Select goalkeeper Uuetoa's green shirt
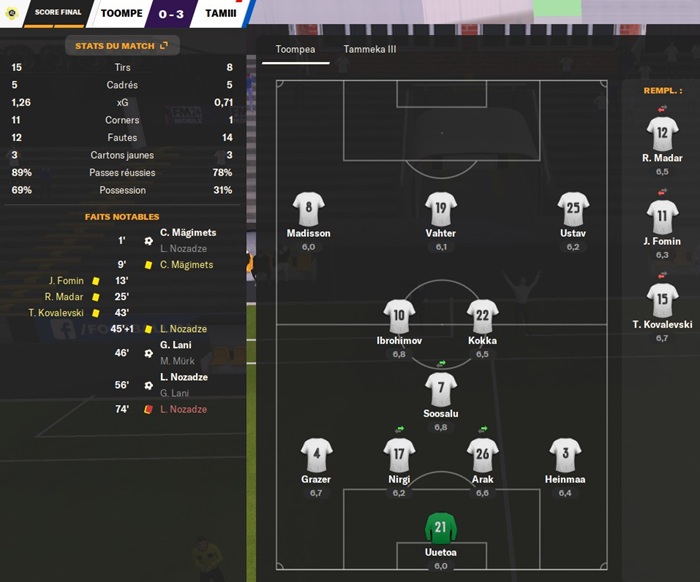This screenshot has width=700, height=582. (x=441, y=528)
